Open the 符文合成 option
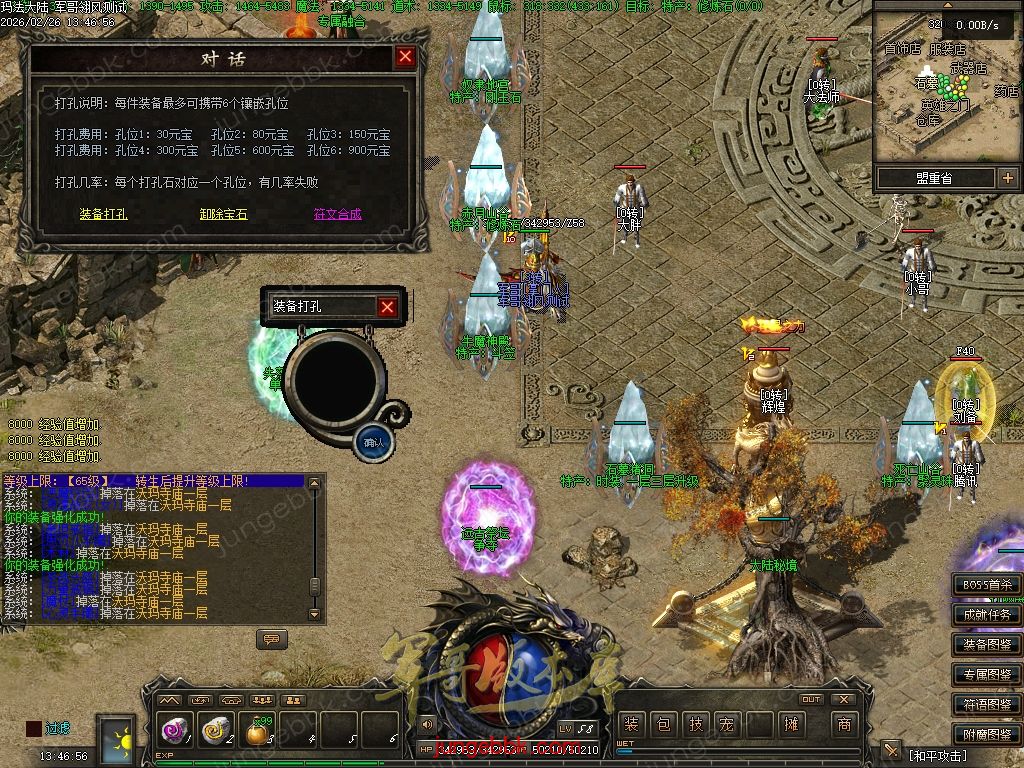This screenshot has width=1024, height=768. click(x=337, y=214)
